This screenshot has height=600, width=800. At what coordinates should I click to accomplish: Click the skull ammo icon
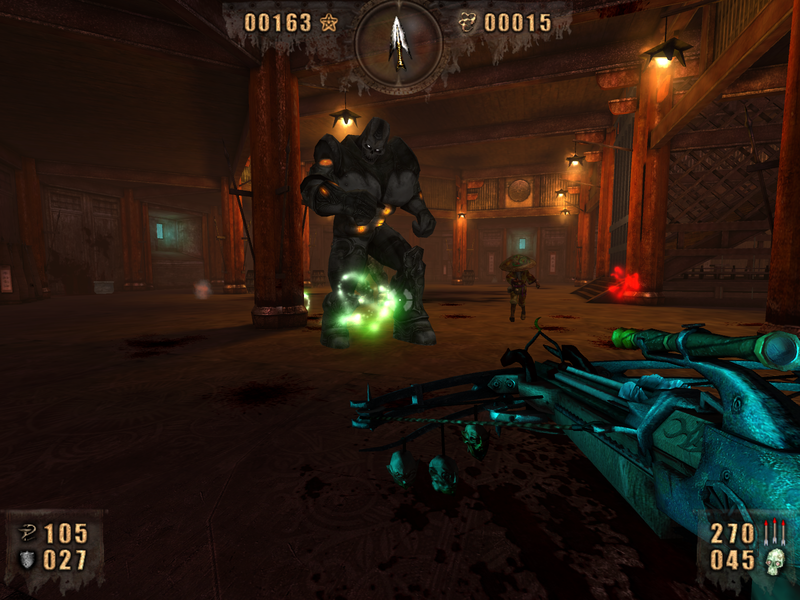[773, 562]
